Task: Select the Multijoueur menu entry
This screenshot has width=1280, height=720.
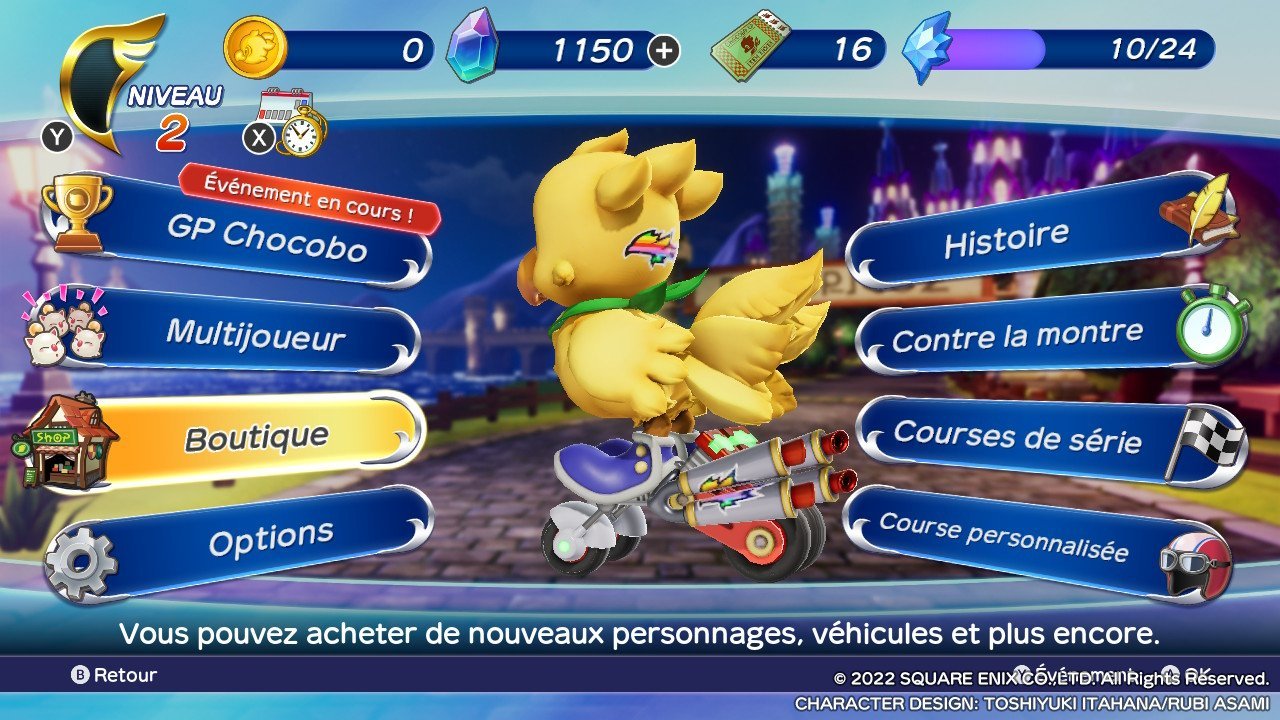Action: tap(255, 333)
